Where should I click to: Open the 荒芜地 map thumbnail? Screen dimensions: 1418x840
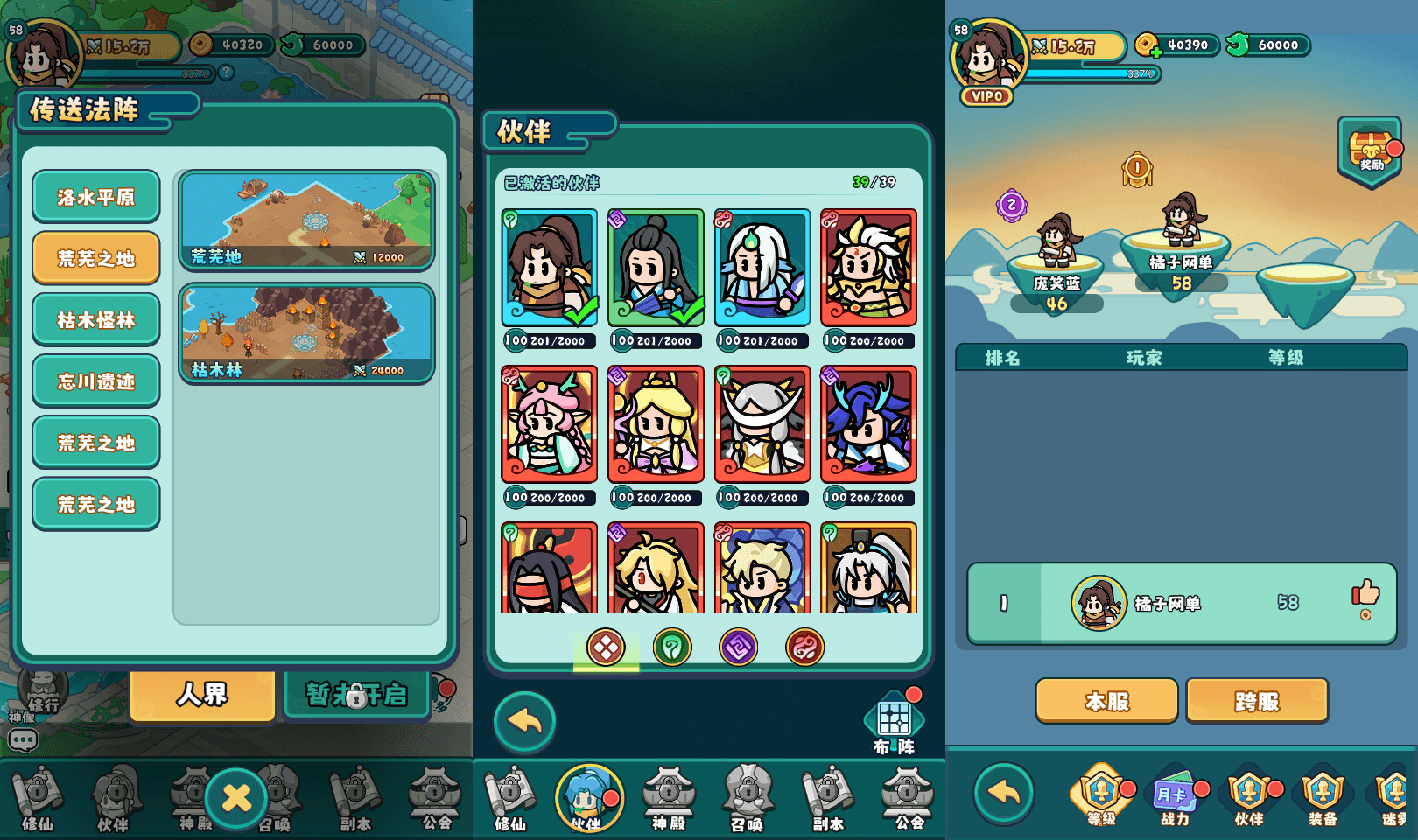306,220
